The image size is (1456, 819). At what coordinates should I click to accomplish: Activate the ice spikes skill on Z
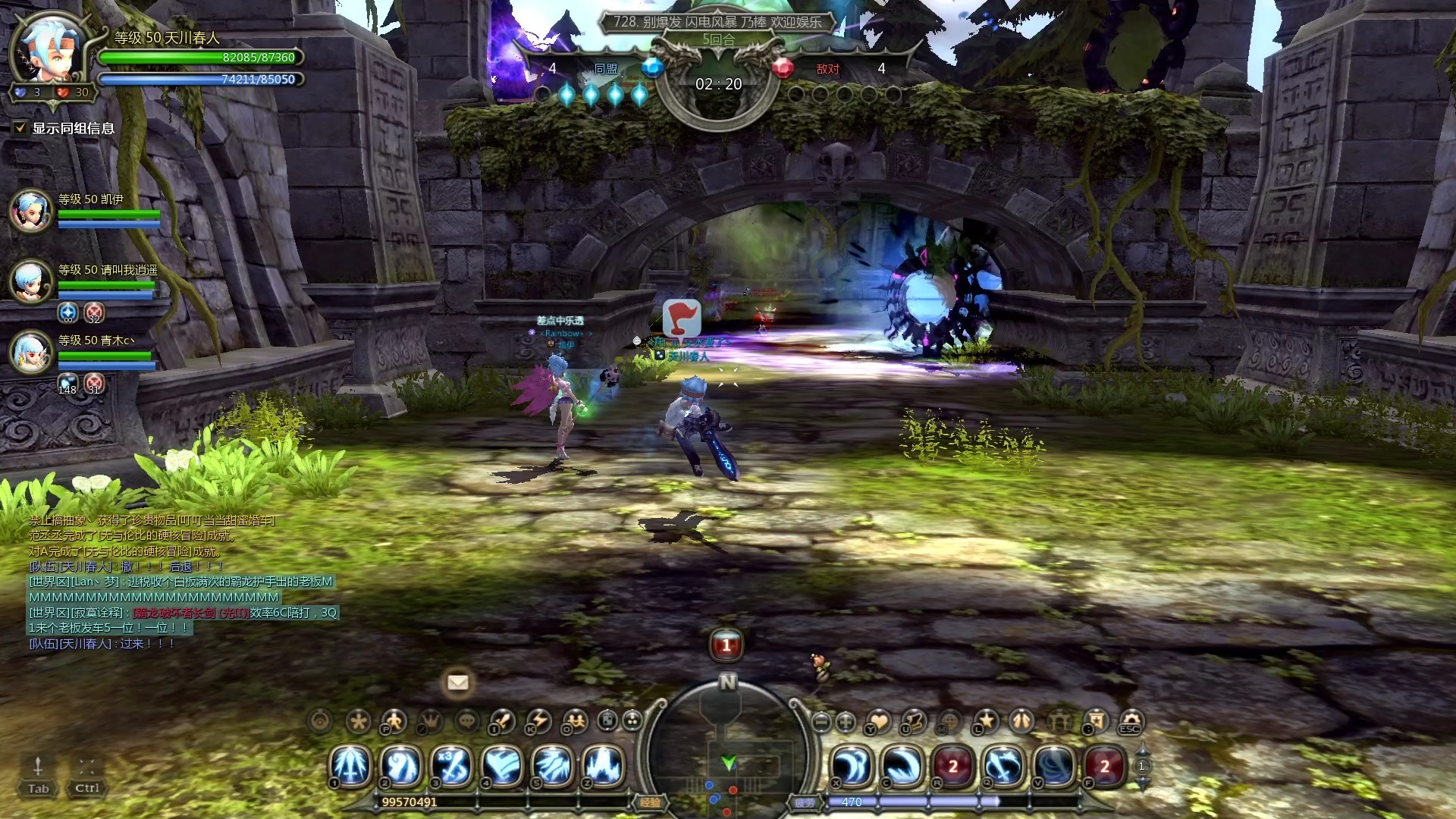tap(604, 766)
